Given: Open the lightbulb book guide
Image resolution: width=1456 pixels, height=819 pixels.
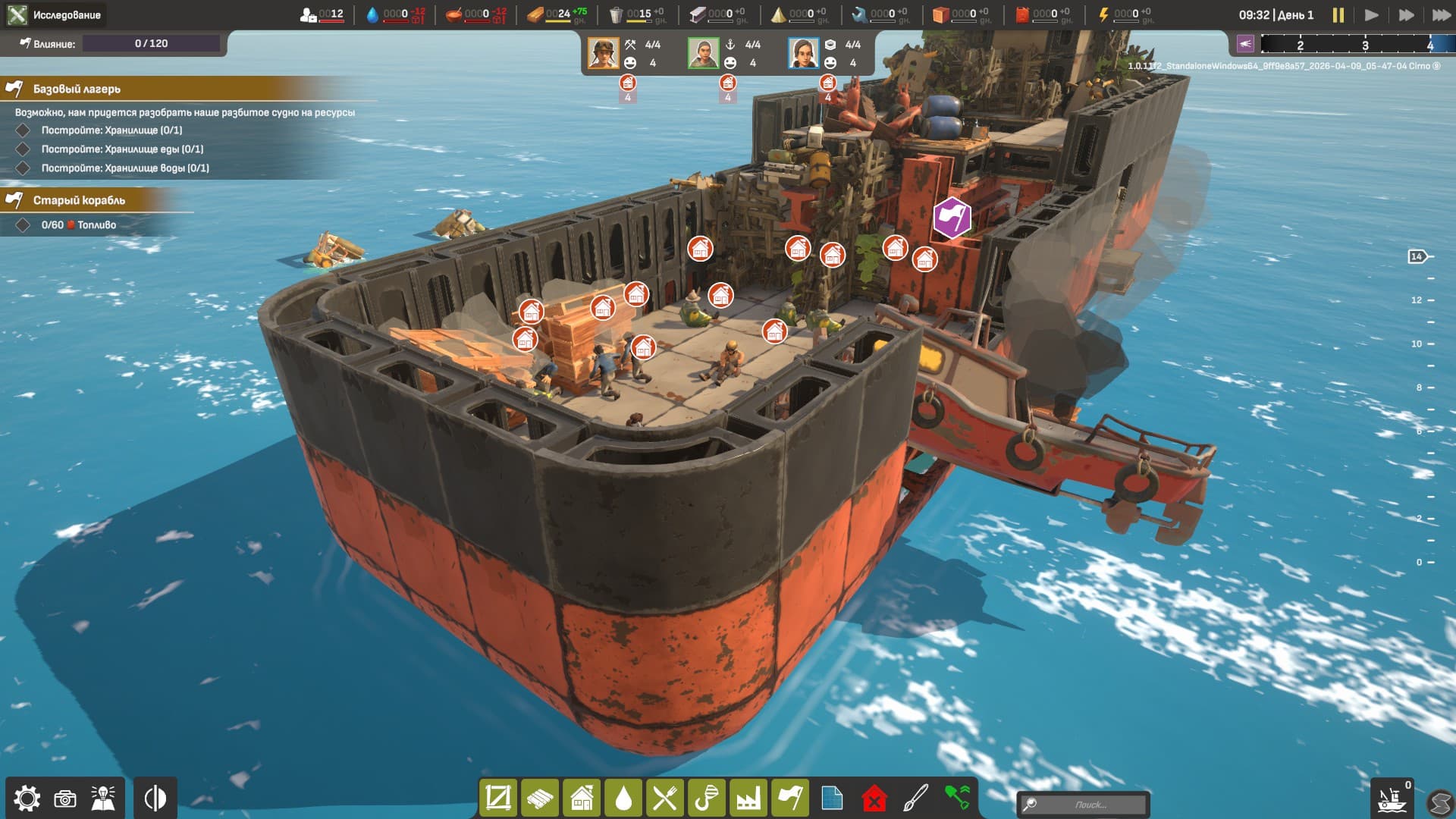Looking at the screenshot, I should pyautogui.click(x=103, y=799).
